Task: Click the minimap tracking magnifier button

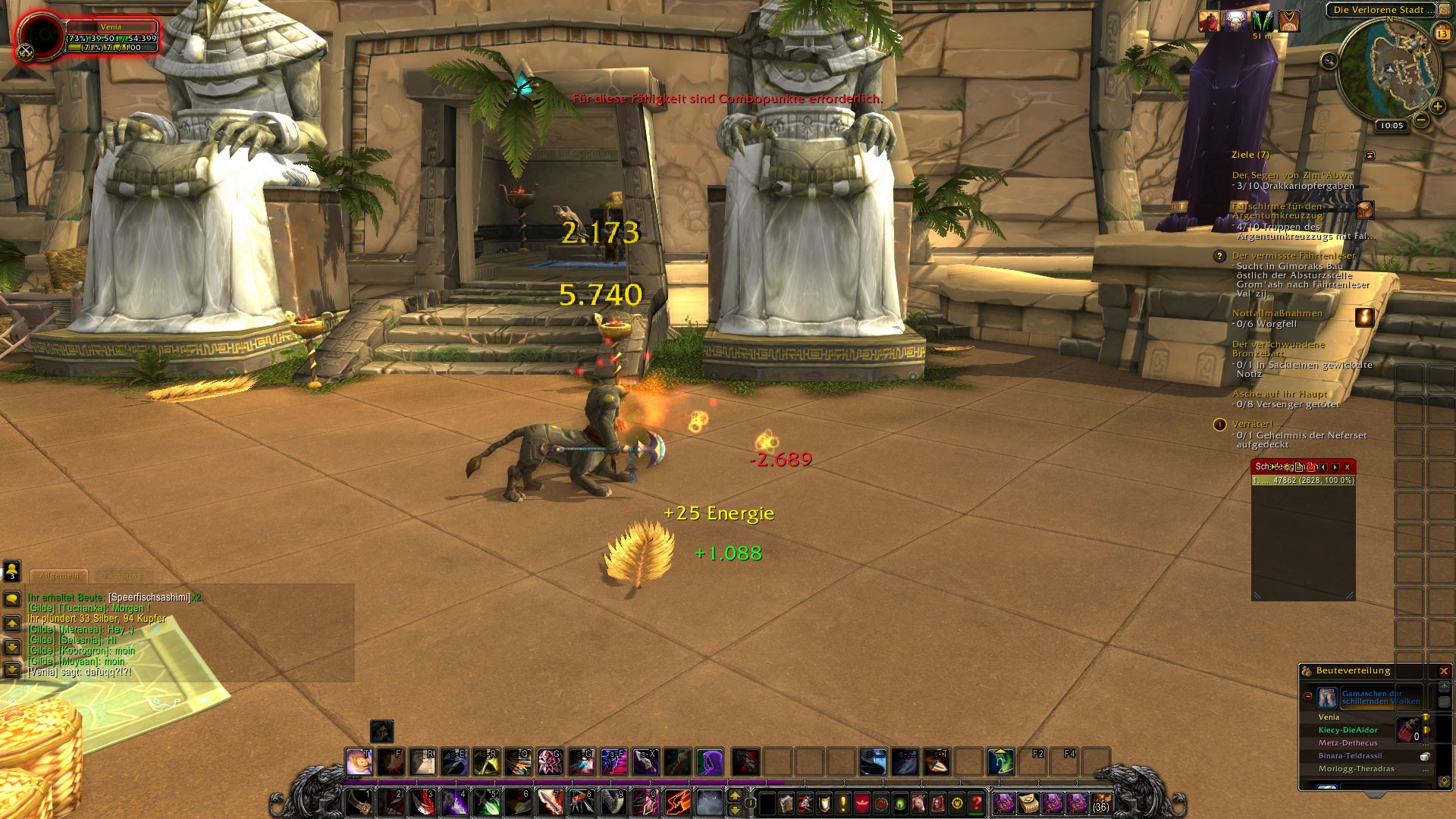Action: point(1329,61)
